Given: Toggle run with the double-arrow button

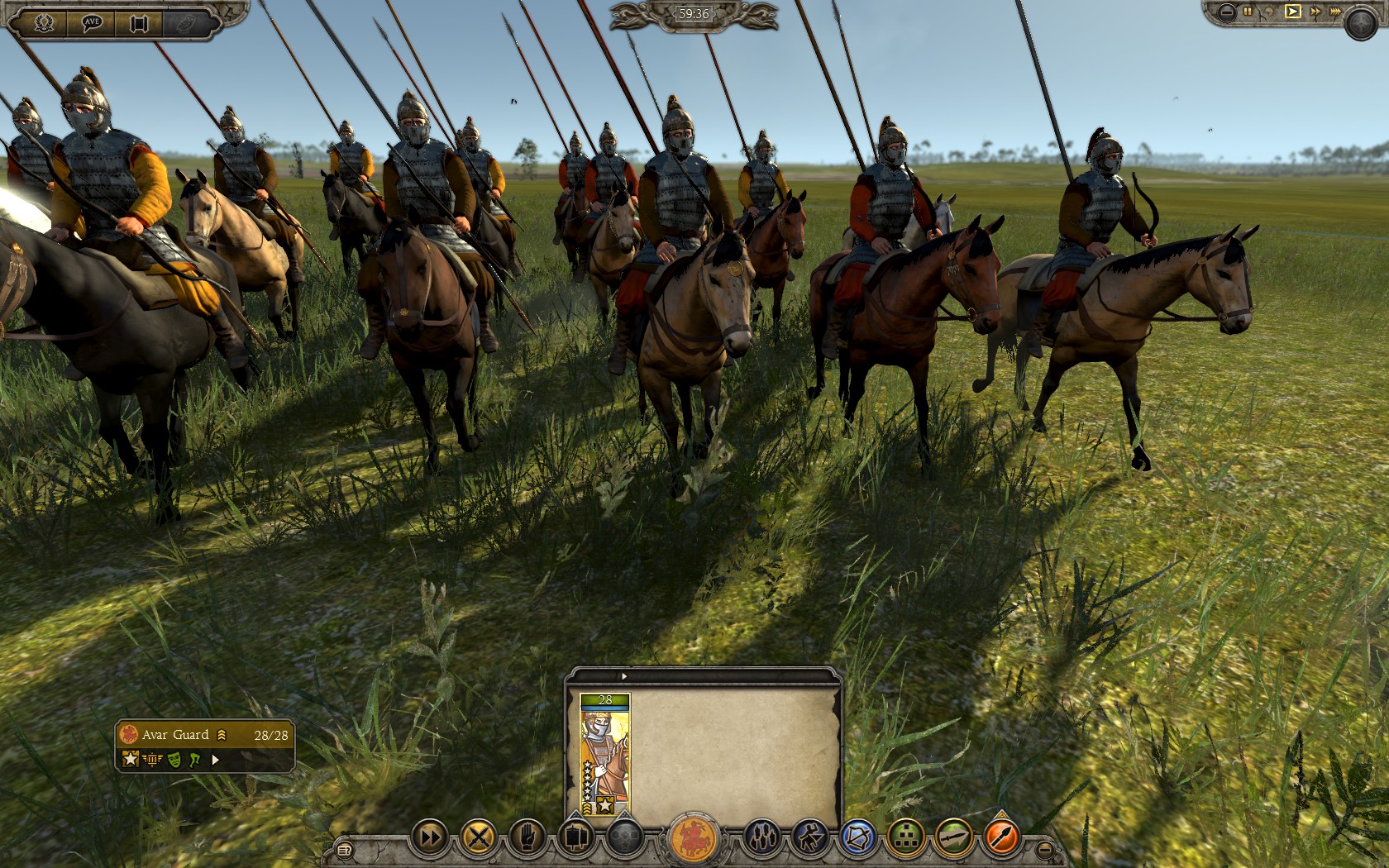Looking at the screenshot, I should click(430, 837).
